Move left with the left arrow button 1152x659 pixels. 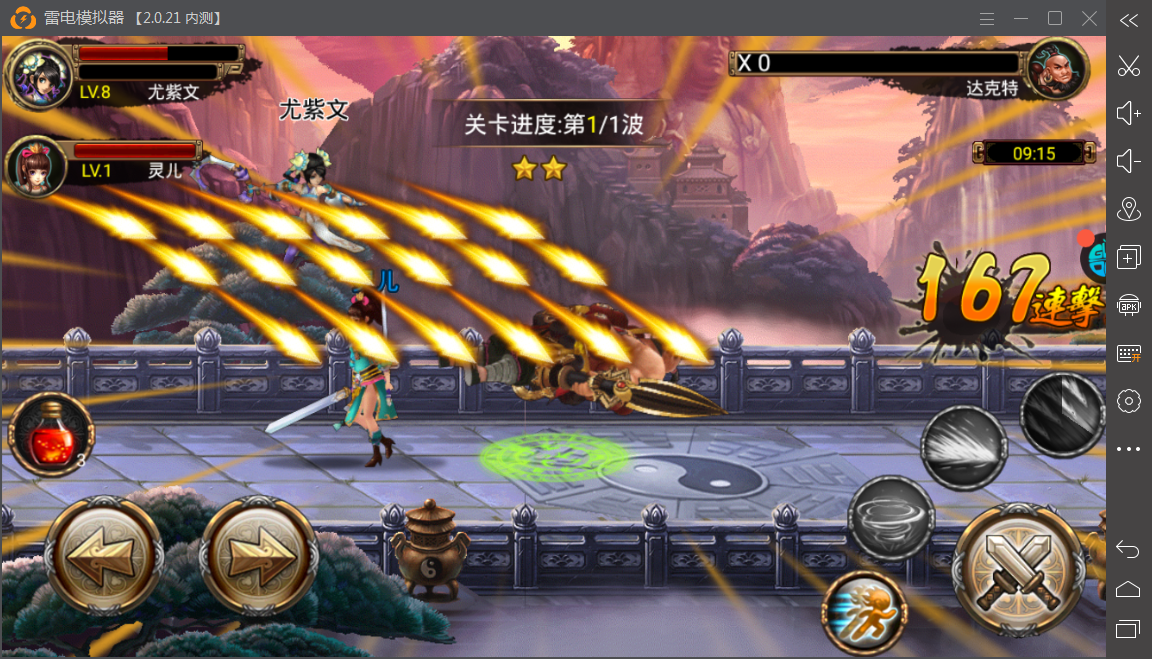105,556
